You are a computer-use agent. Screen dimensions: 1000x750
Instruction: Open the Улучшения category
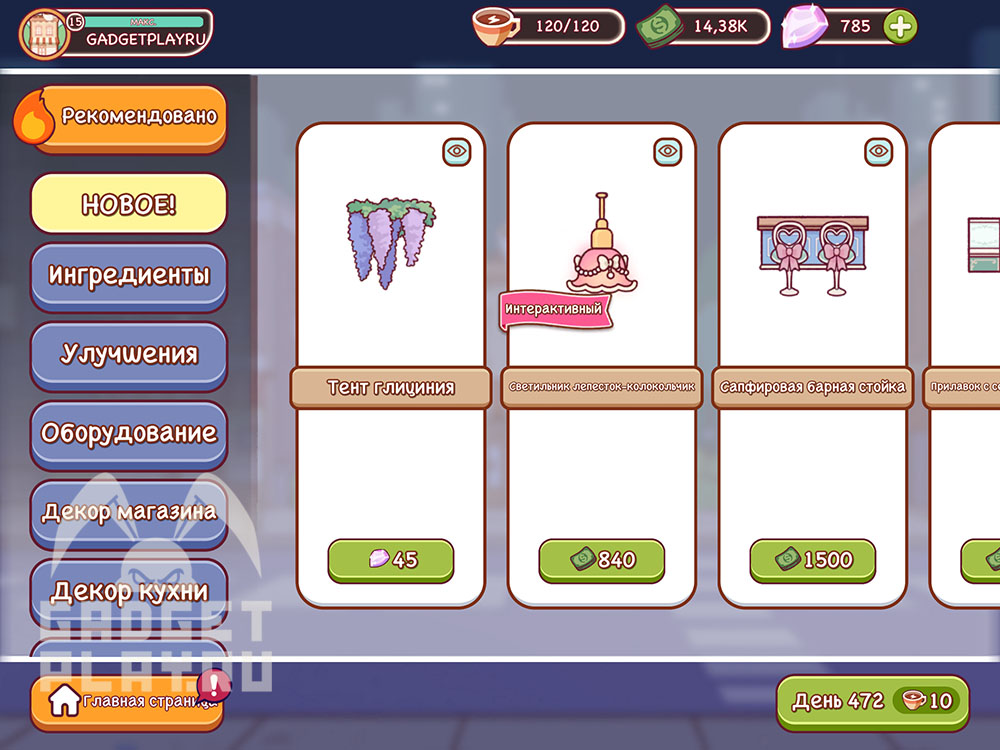pos(129,354)
